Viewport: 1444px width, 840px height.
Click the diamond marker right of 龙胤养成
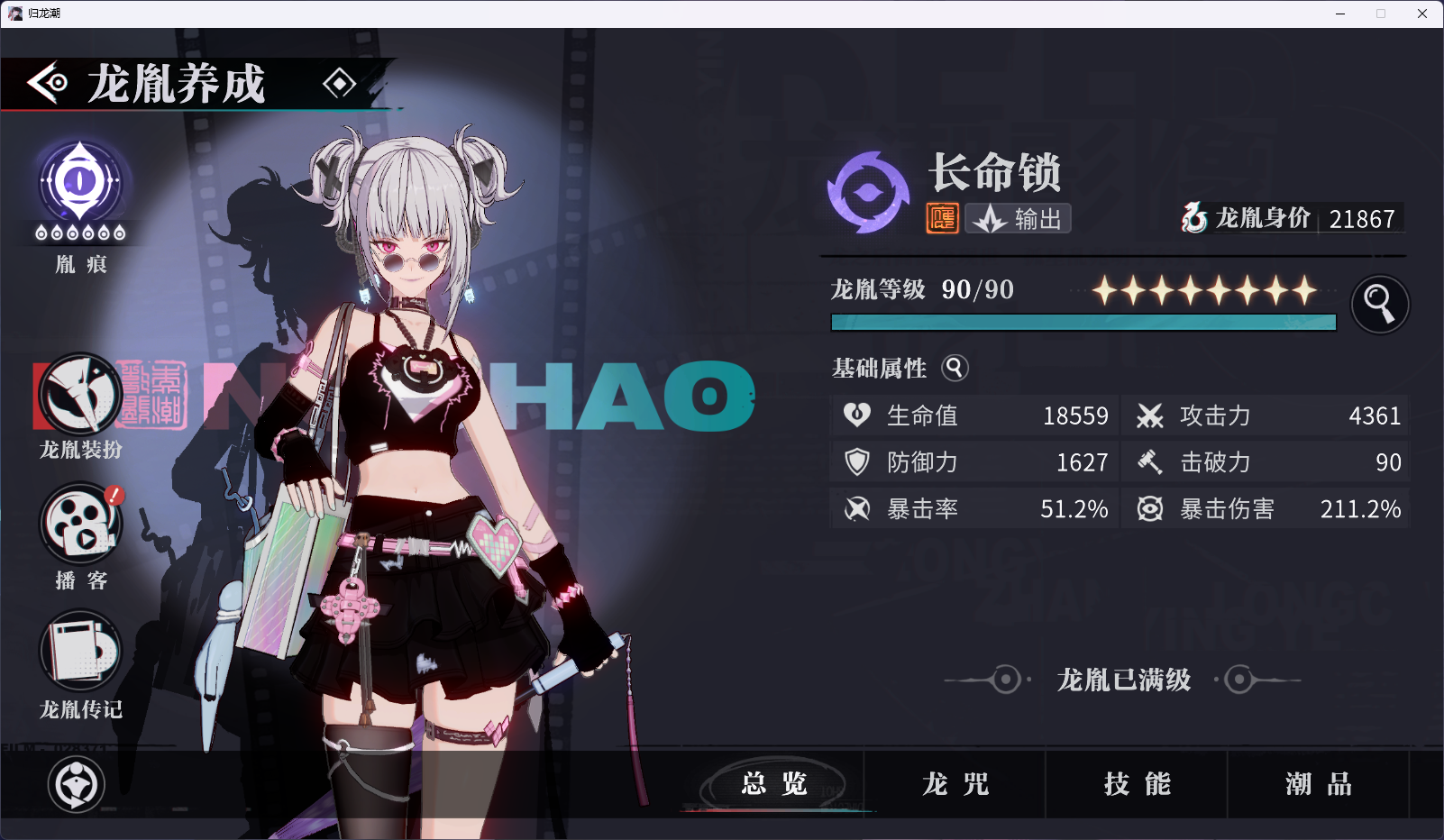[x=341, y=84]
